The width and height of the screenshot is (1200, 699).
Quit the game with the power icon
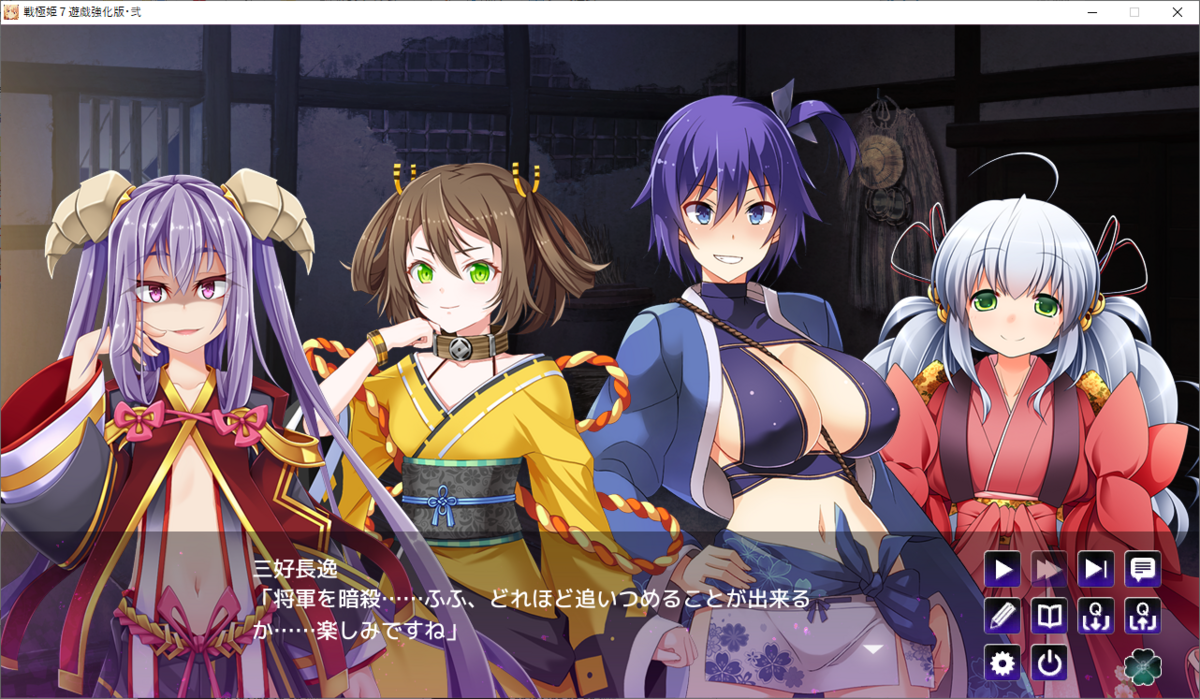point(1049,662)
